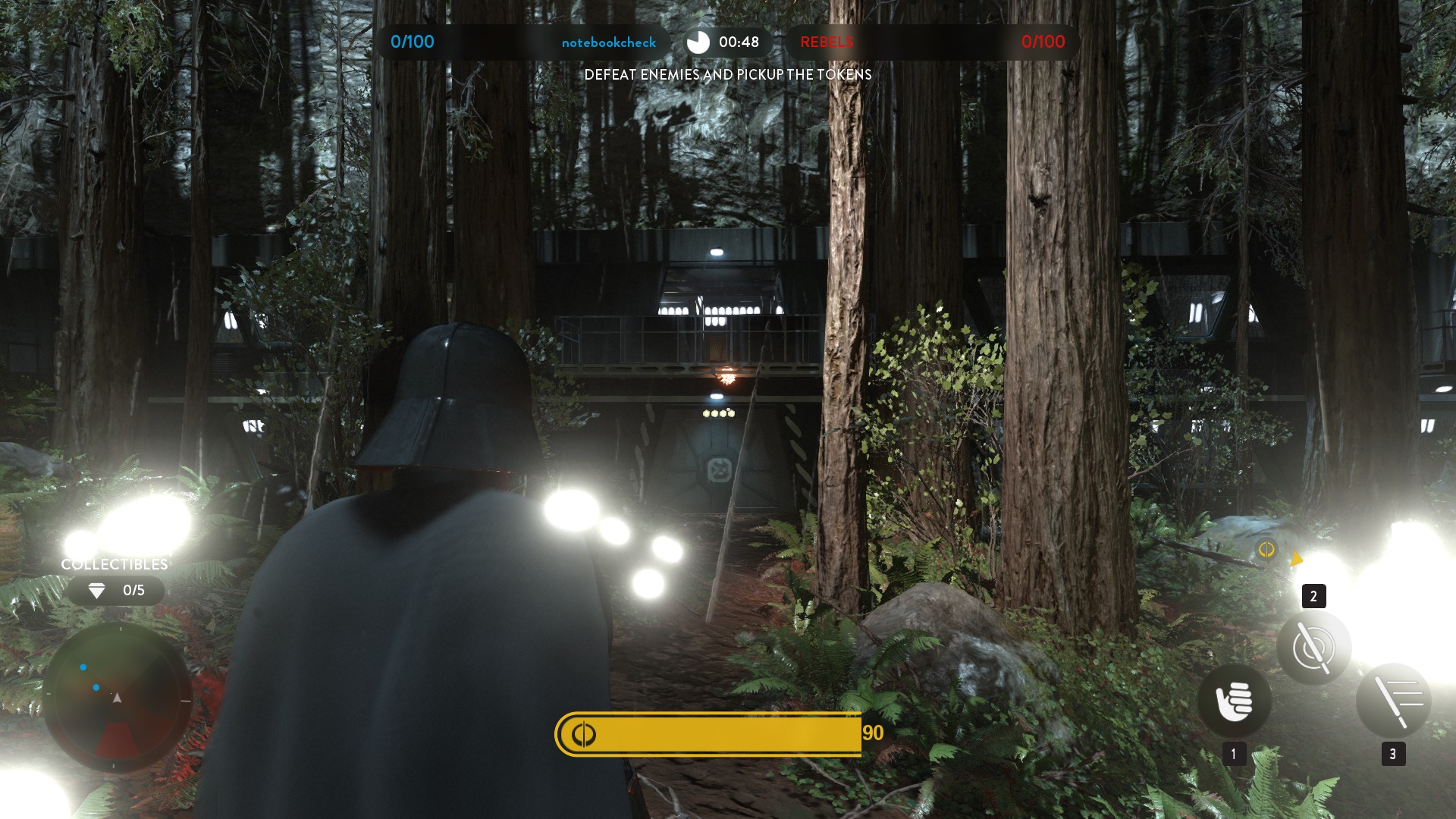The height and width of the screenshot is (819, 1456).
Task: Open the Collectibles diamond counter
Action: tap(115, 591)
